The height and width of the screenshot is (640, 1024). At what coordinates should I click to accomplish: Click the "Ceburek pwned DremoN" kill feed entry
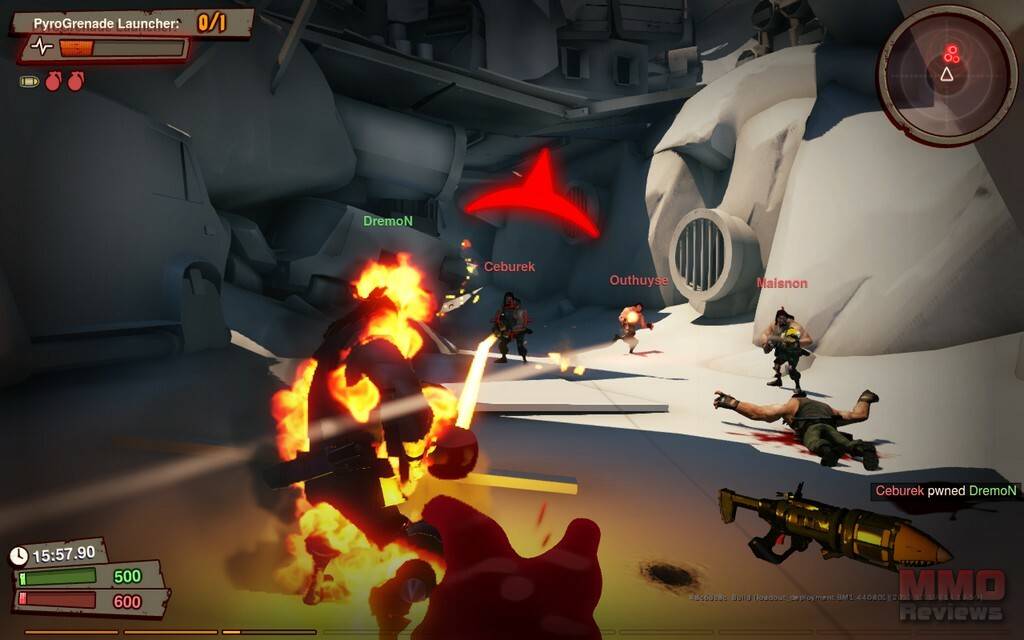[x=945, y=490]
